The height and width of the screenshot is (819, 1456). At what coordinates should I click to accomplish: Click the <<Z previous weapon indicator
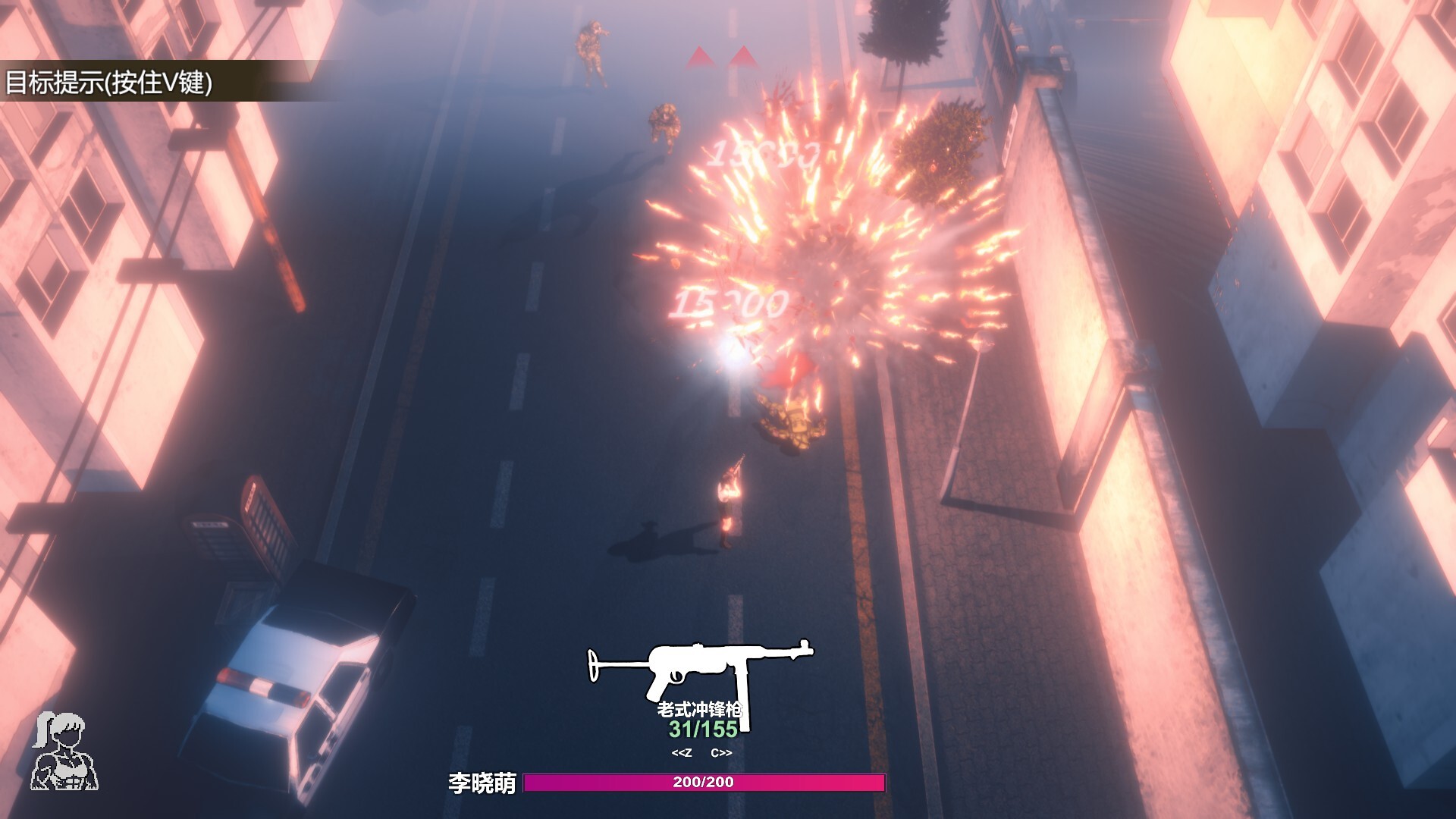click(x=680, y=754)
